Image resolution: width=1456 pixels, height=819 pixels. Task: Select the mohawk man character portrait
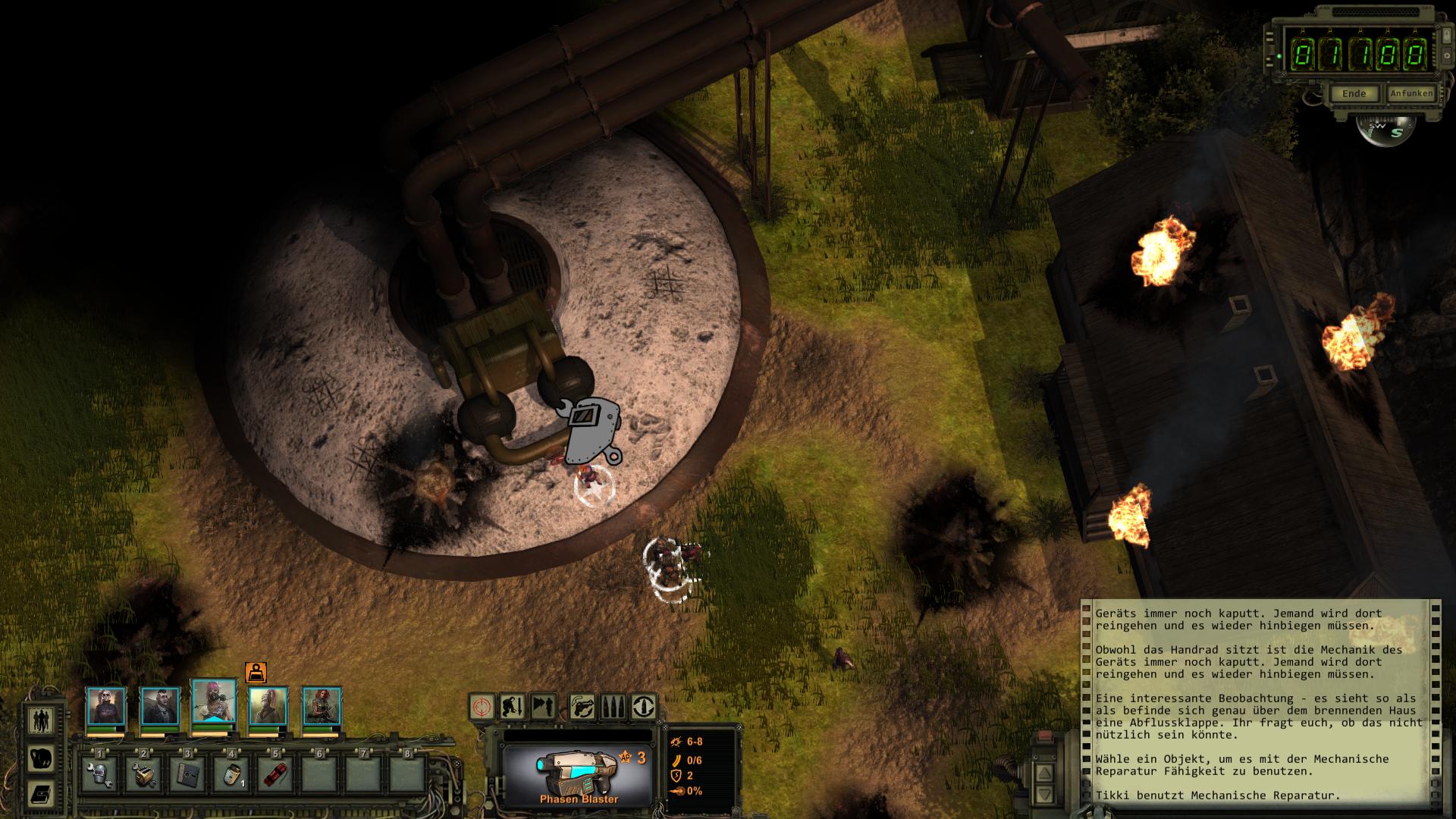click(160, 706)
